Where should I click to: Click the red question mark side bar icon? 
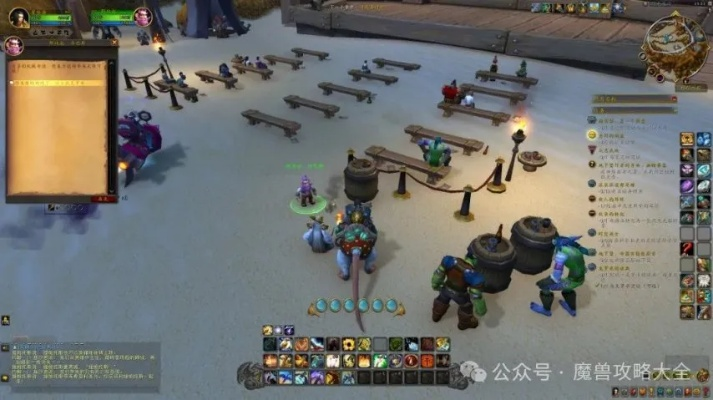pos(687,248)
